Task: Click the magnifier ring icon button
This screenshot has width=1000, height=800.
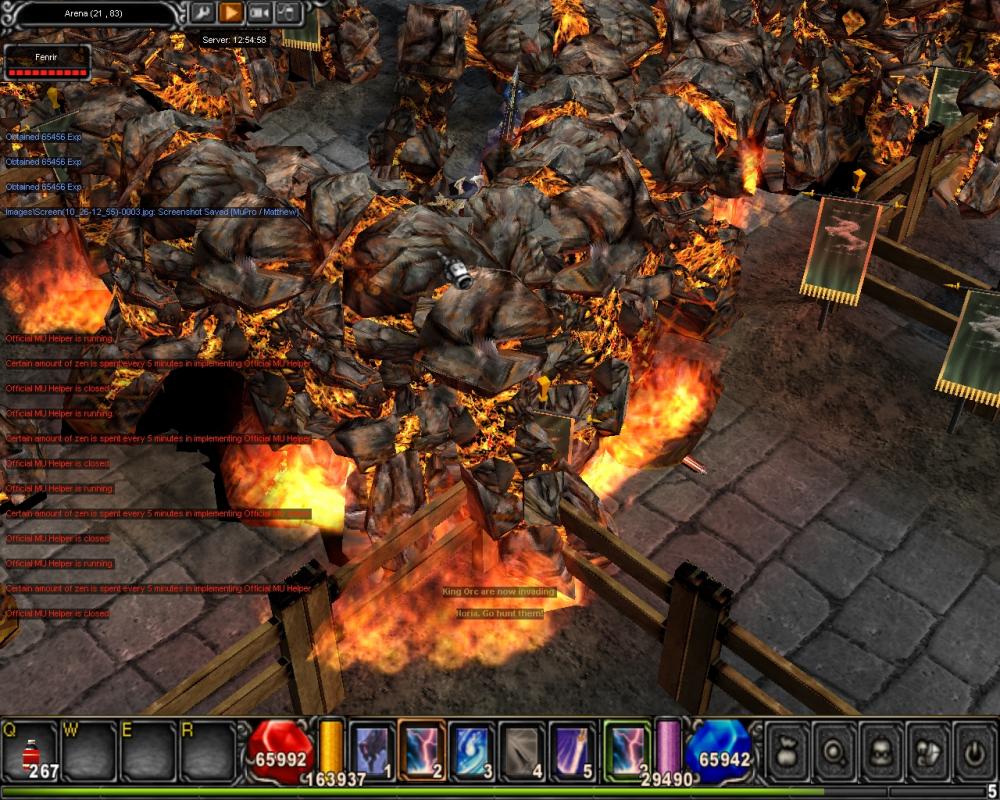Action: (834, 750)
